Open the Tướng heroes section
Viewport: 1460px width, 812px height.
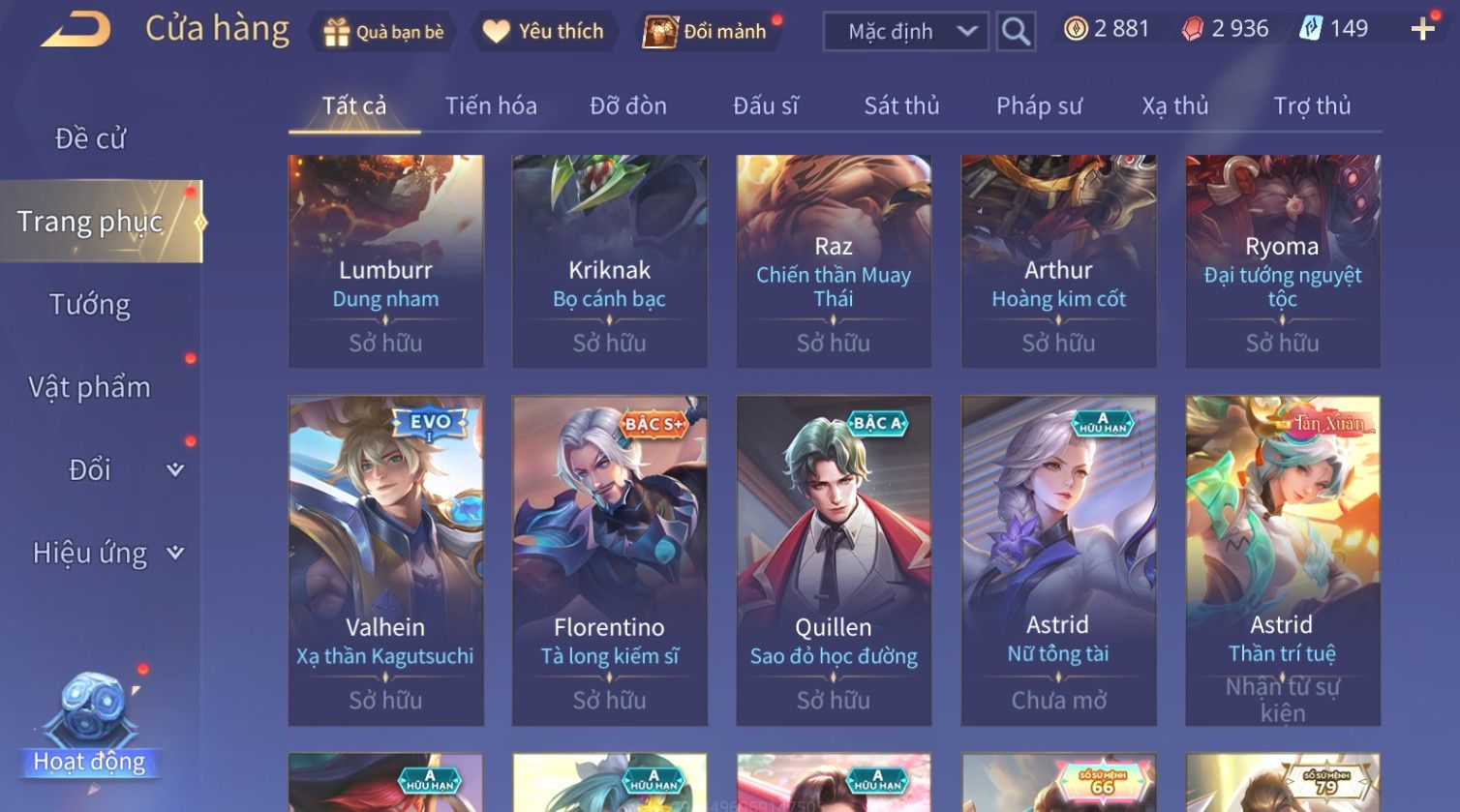click(90, 305)
